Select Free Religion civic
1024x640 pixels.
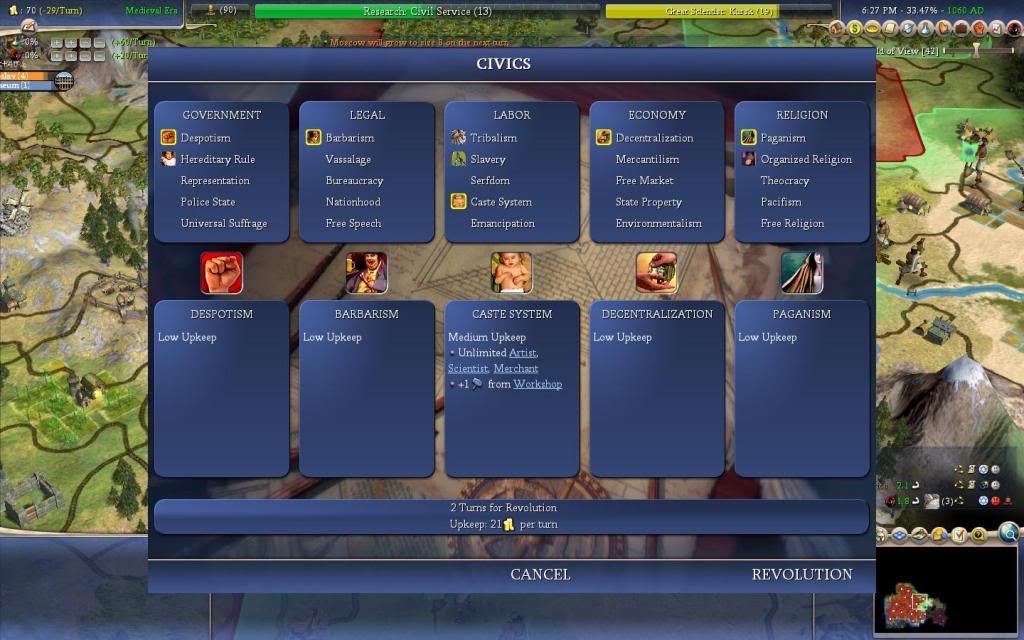point(792,224)
